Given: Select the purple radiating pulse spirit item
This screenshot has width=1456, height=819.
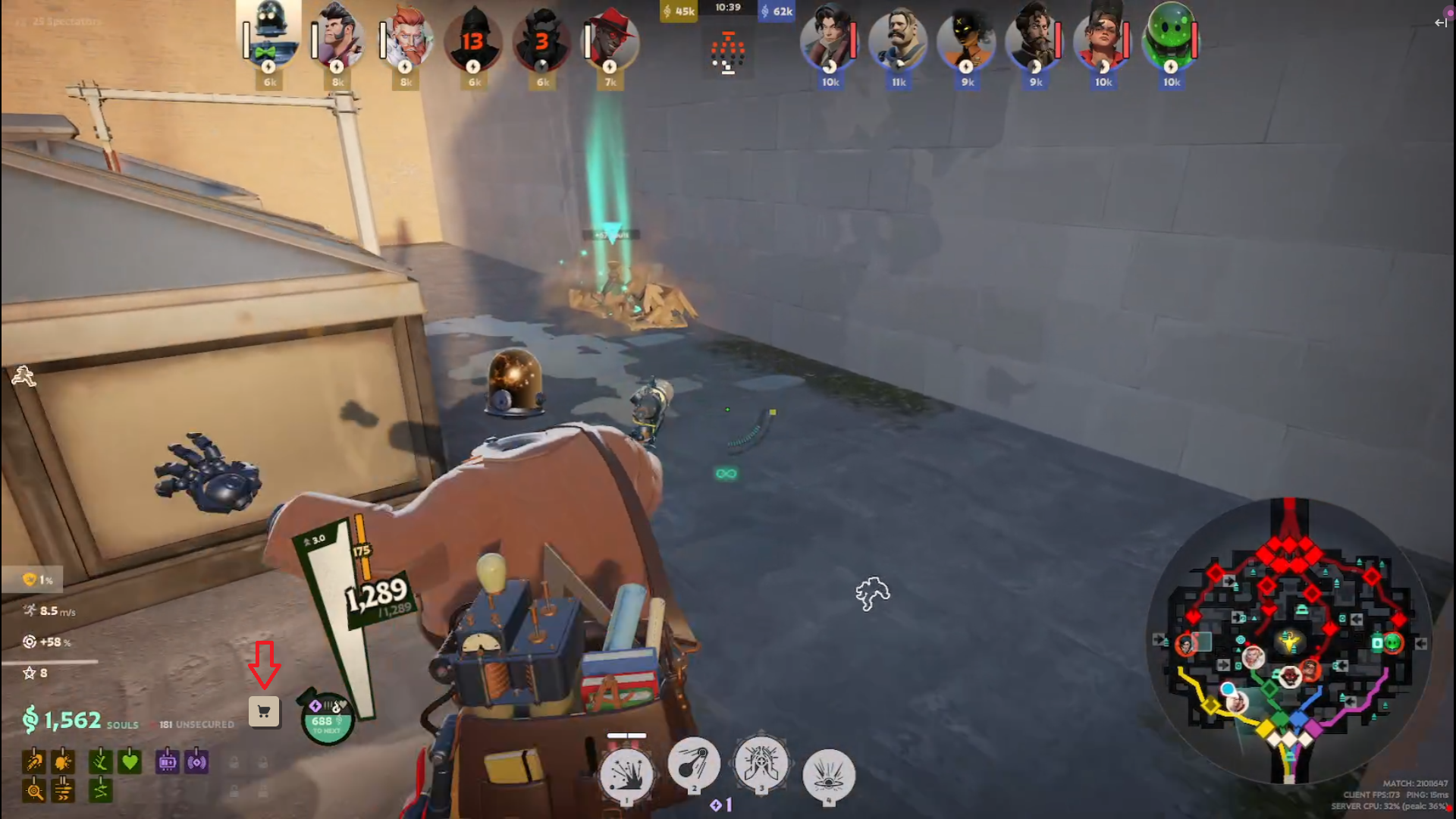Looking at the screenshot, I should pos(196,761).
